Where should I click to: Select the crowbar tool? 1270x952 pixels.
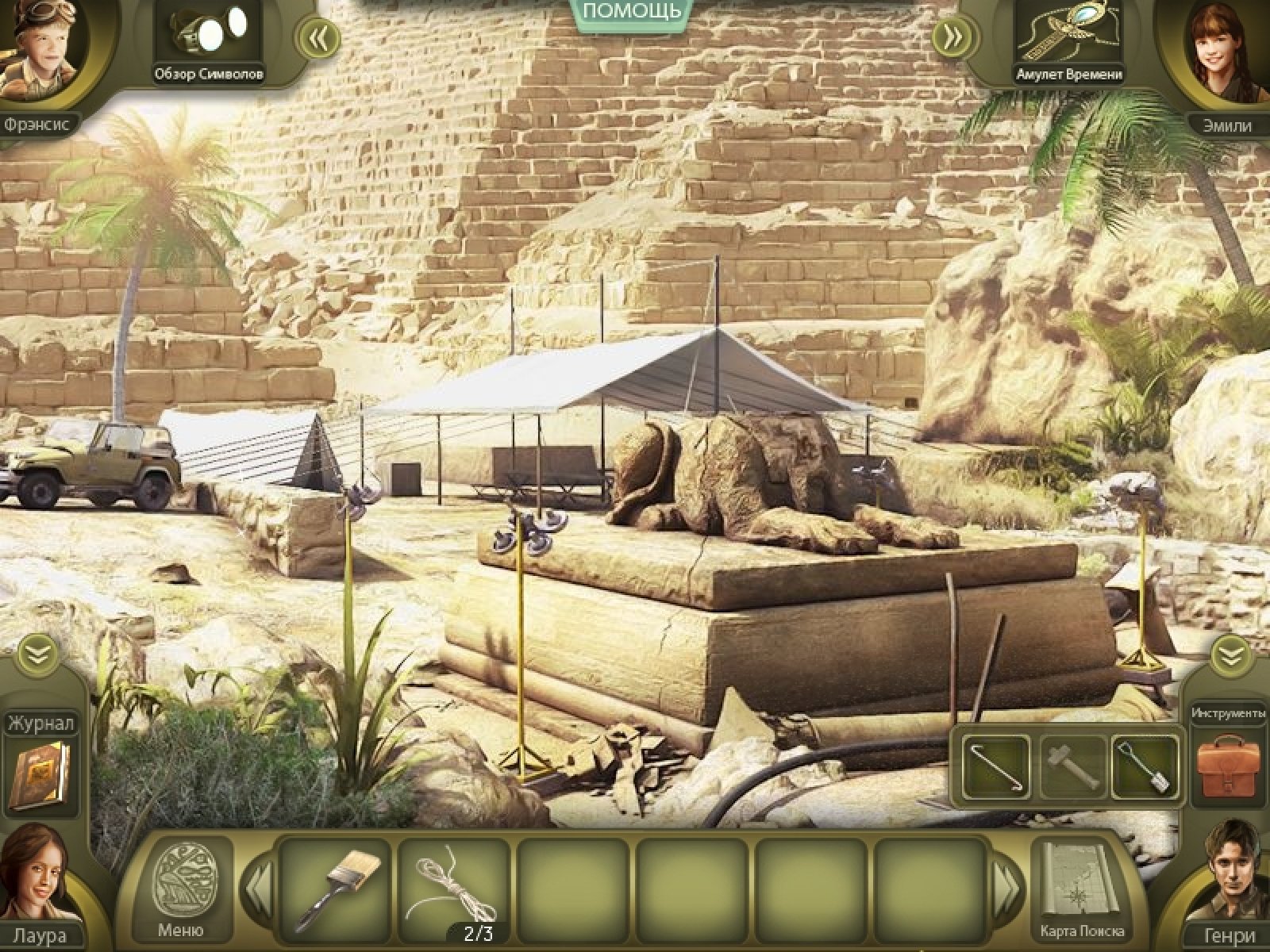click(995, 766)
